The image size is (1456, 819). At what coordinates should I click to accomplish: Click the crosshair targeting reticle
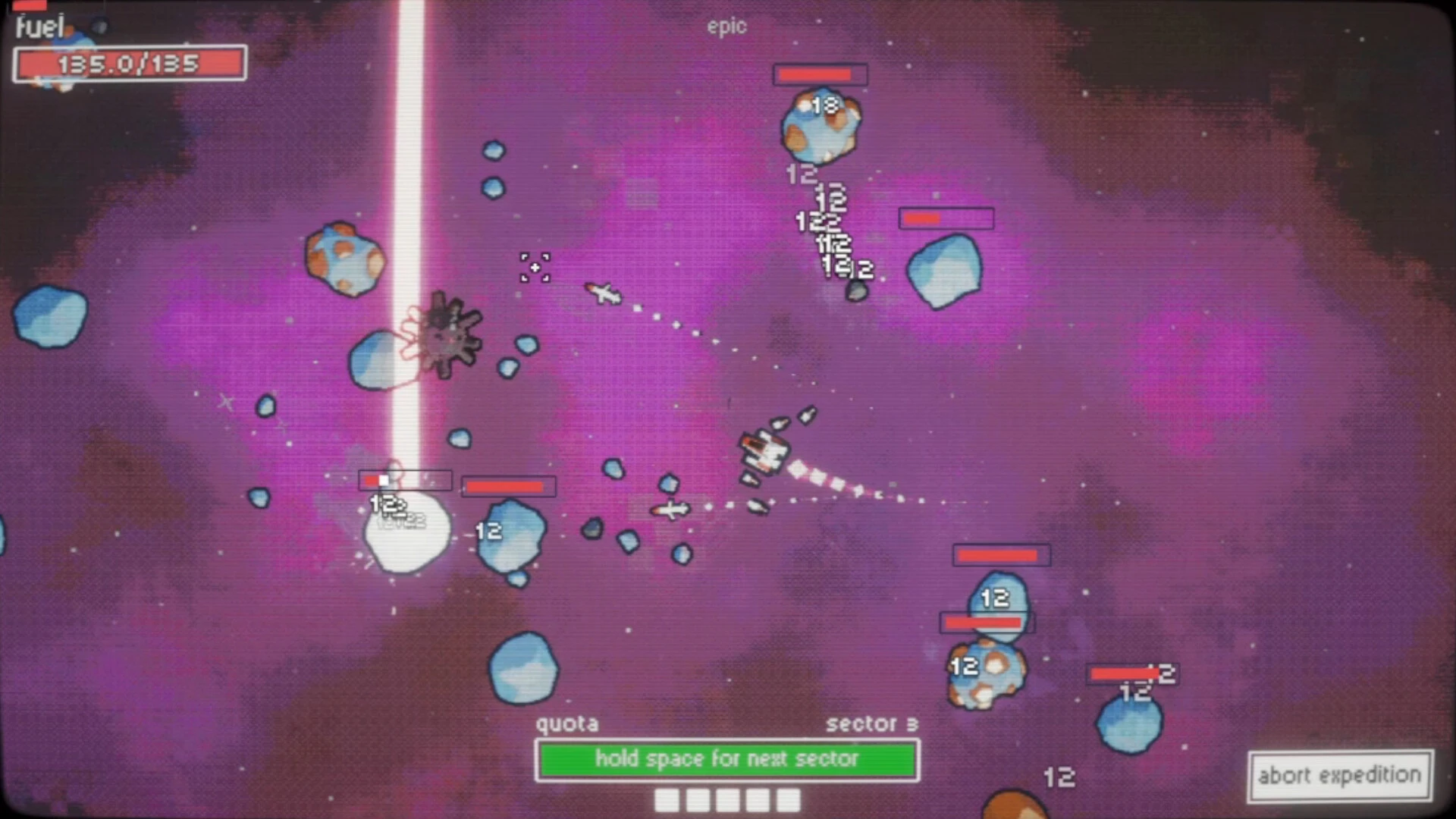pos(534,269)
